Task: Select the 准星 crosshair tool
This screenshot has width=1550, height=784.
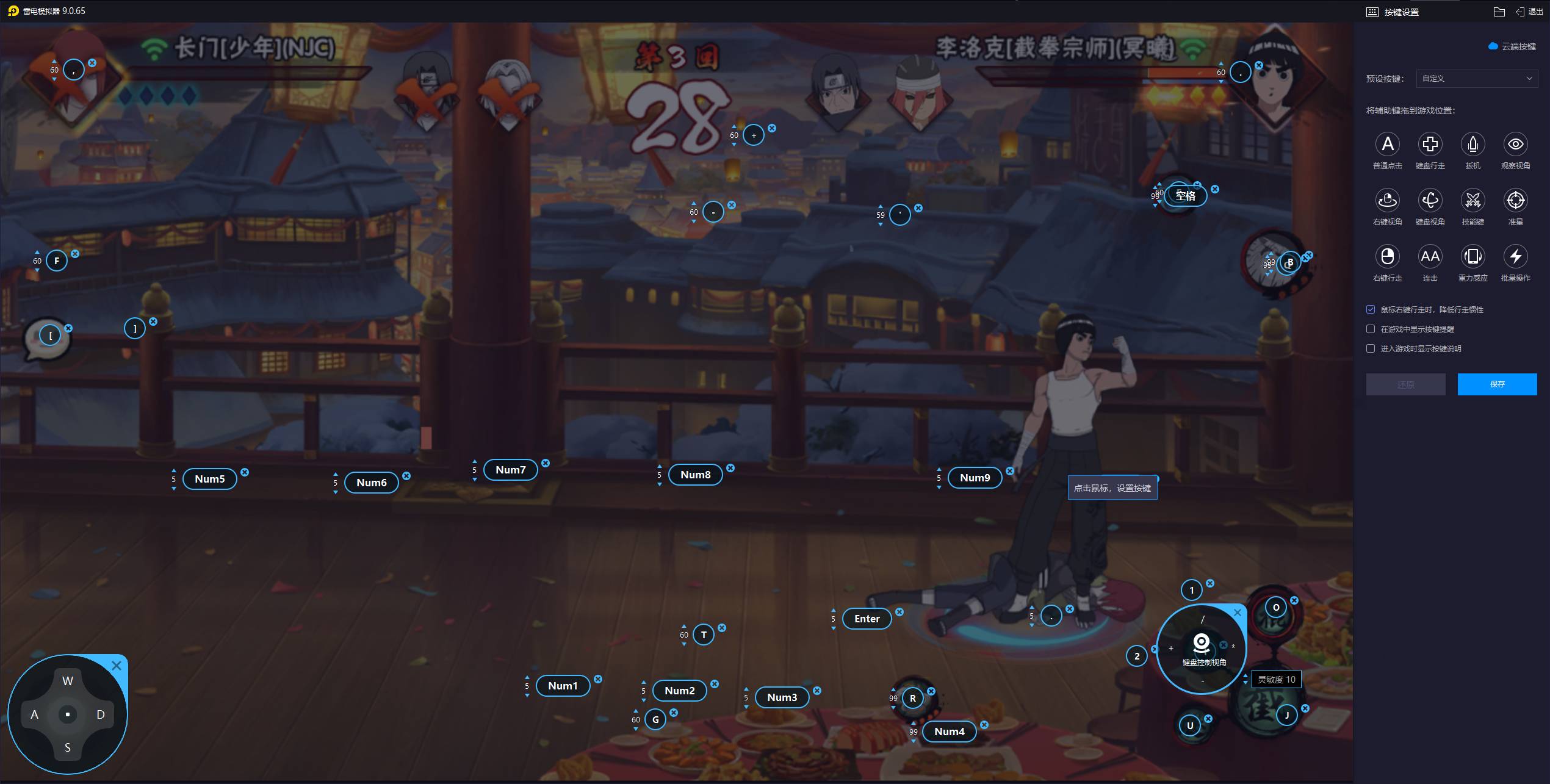Action: [x=1515, y=200]
